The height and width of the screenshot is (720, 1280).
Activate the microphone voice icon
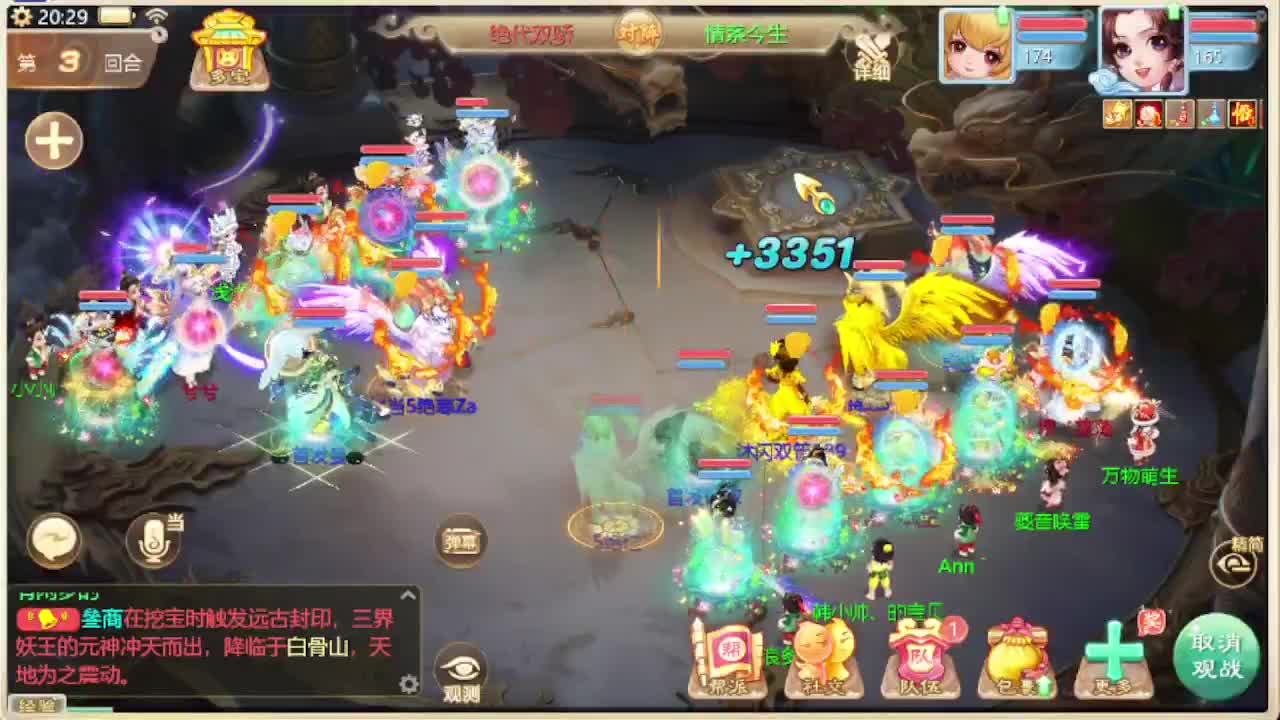click(x=155, y=540)
